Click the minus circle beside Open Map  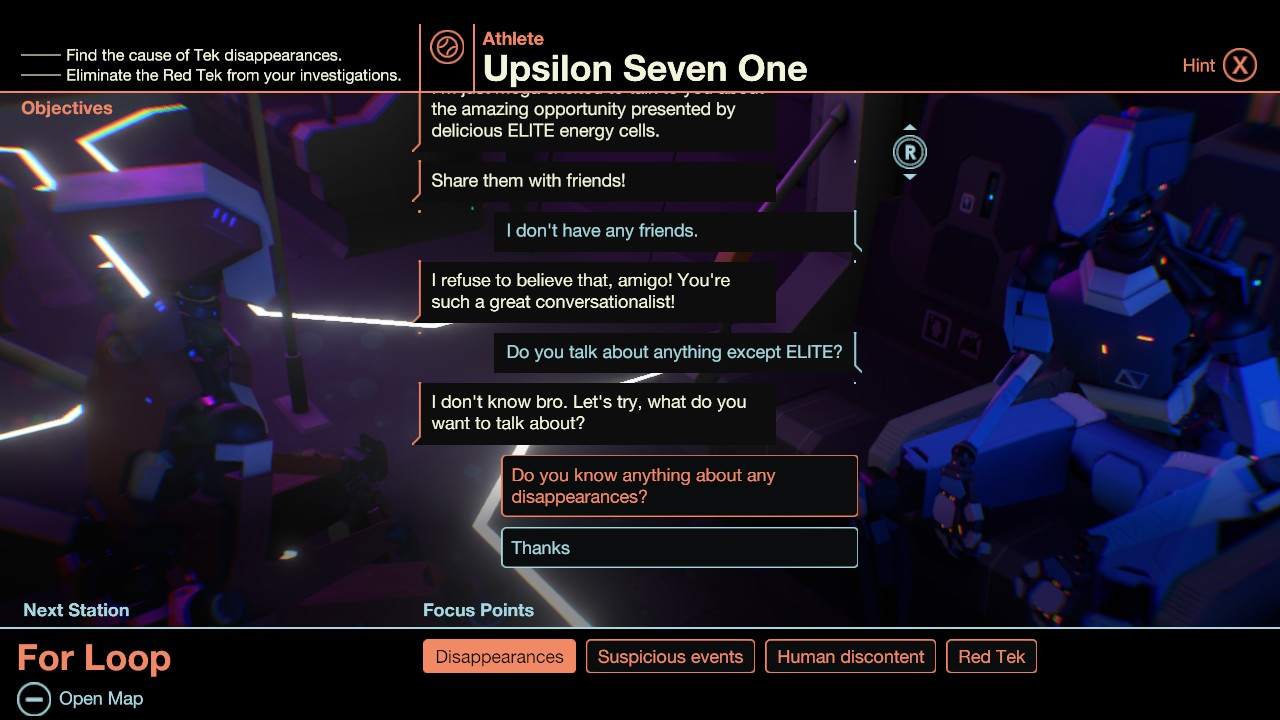pyautogui.click(x=36, y=698)
